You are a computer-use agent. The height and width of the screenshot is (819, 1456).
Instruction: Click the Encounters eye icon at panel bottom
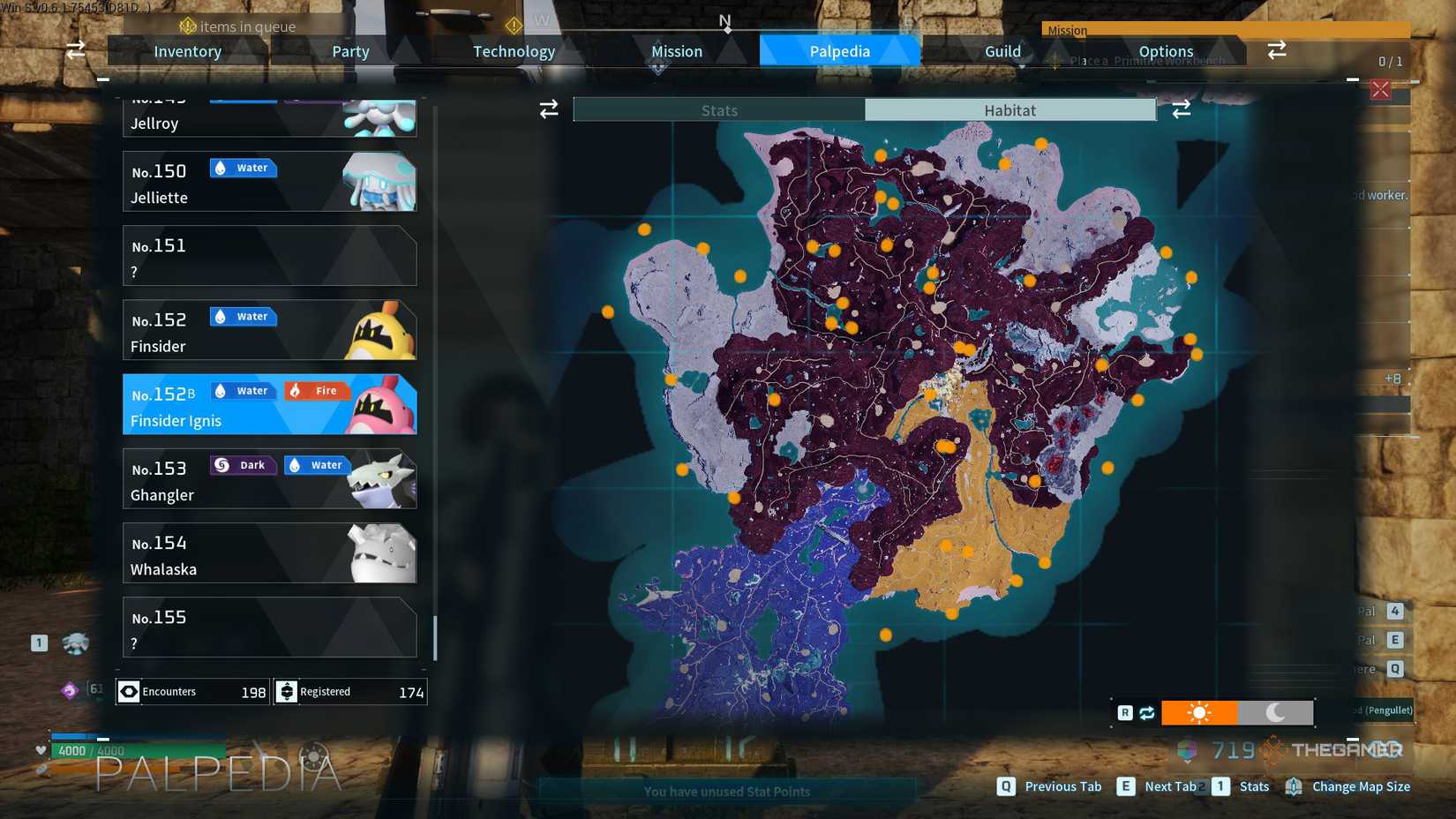(x=129, y=692)
